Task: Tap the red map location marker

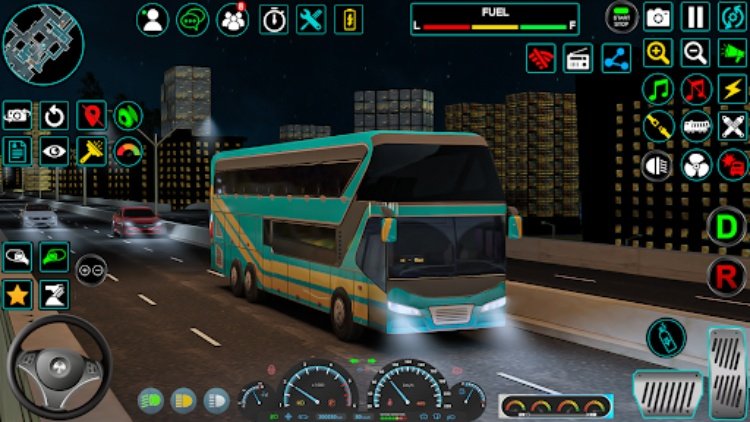Action: [x=92, y=115]
